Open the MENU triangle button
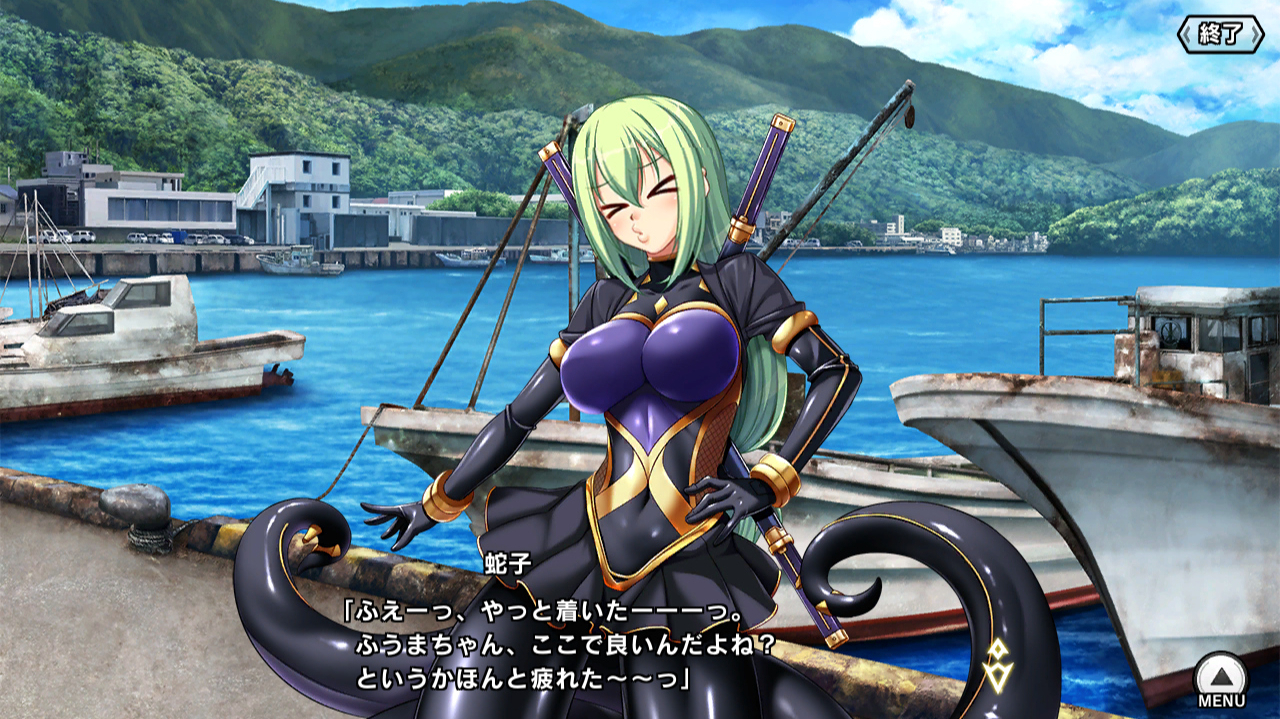1280x719 pixels. [x=1221, y=677]
